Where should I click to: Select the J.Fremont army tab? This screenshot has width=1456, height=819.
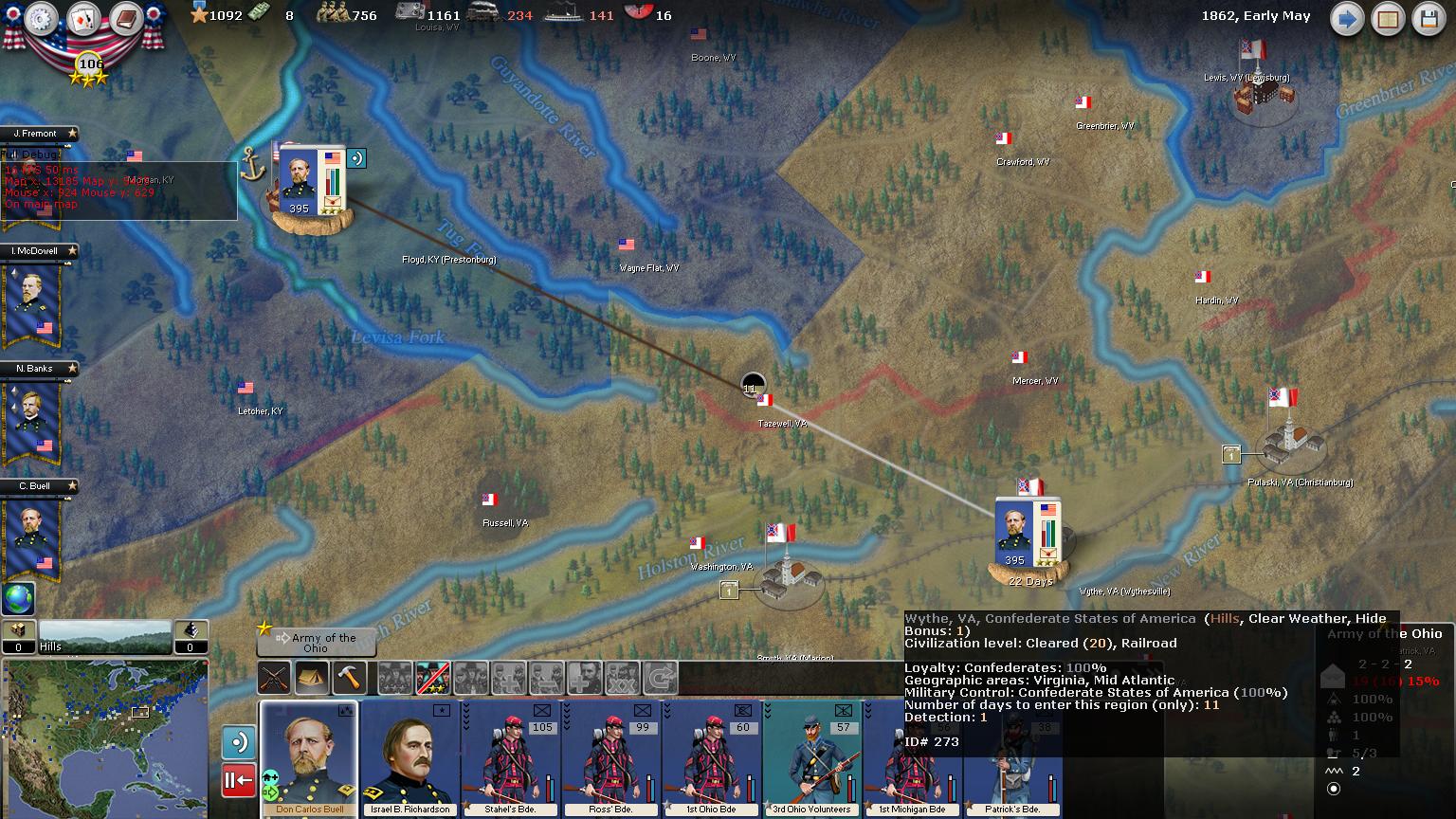coord(38,134)
